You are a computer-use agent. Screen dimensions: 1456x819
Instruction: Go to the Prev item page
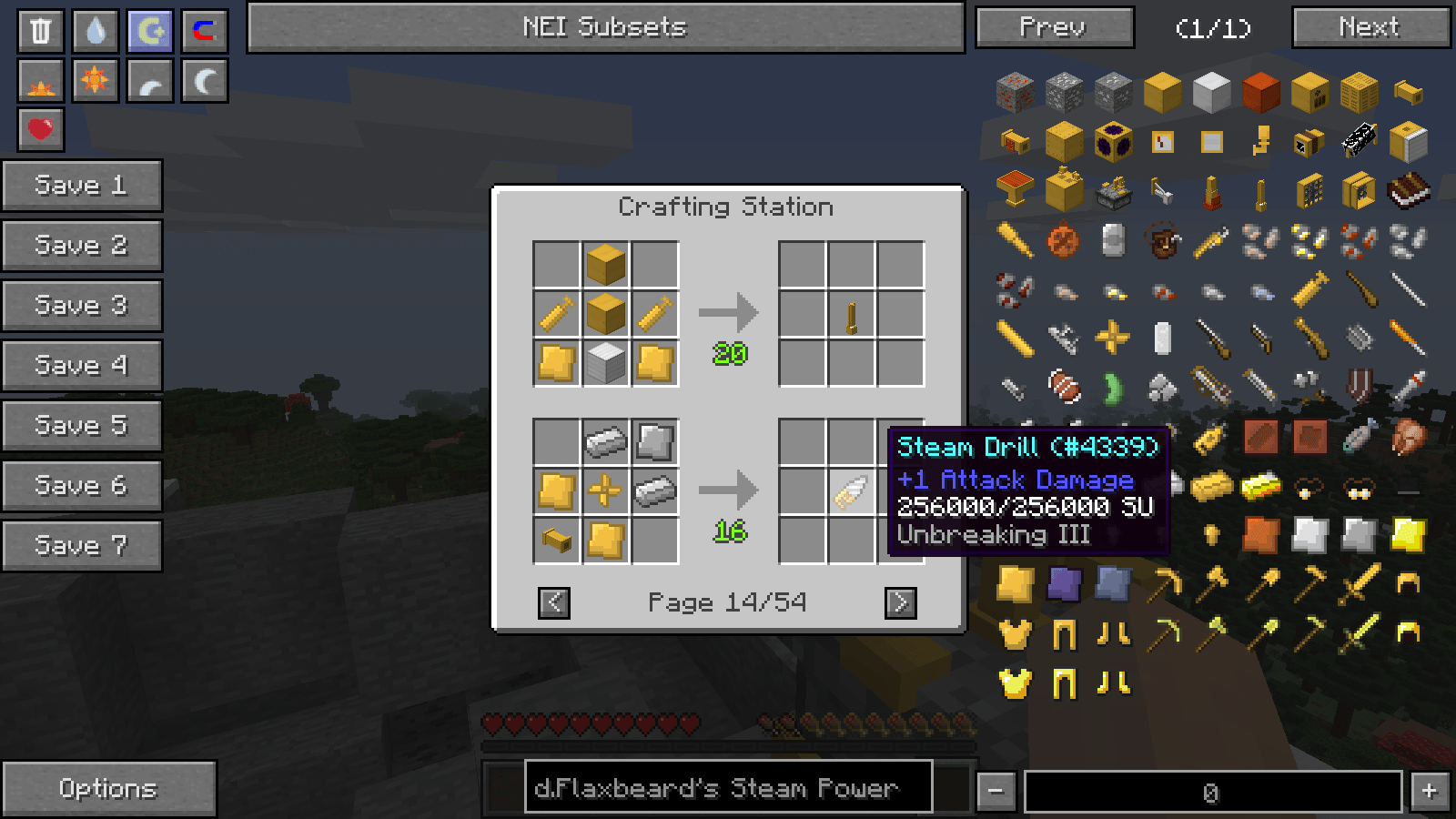pyautogui.click(x=1054, y=27)
